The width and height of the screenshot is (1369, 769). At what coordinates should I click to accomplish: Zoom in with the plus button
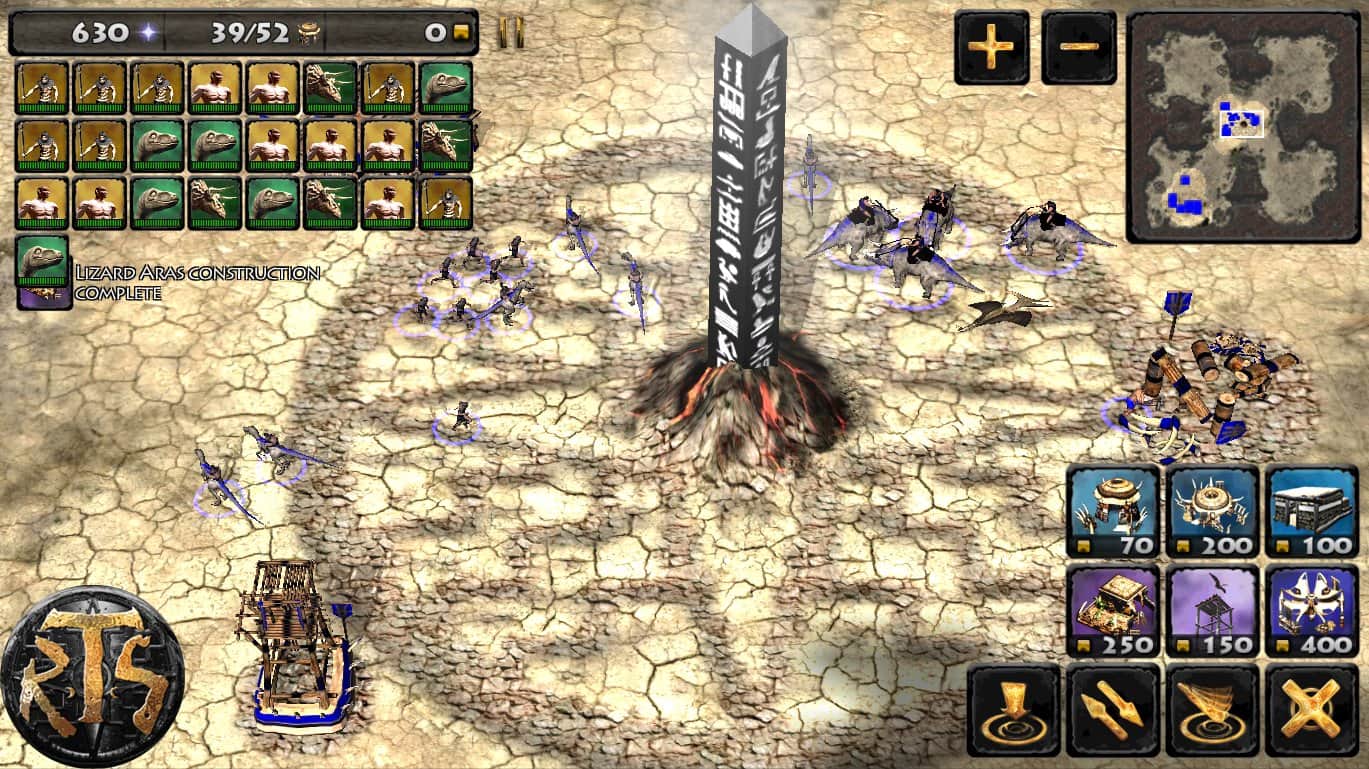(x=991, y=47)
